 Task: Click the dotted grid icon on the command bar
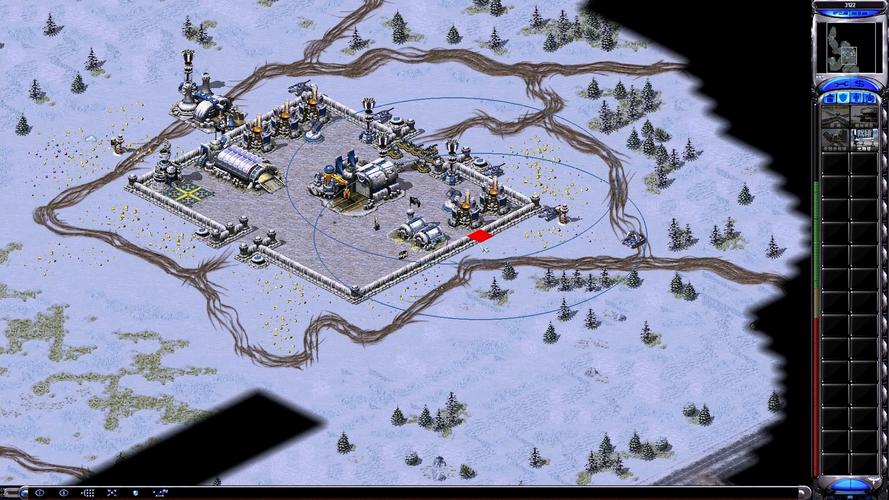tap(87, 493)
